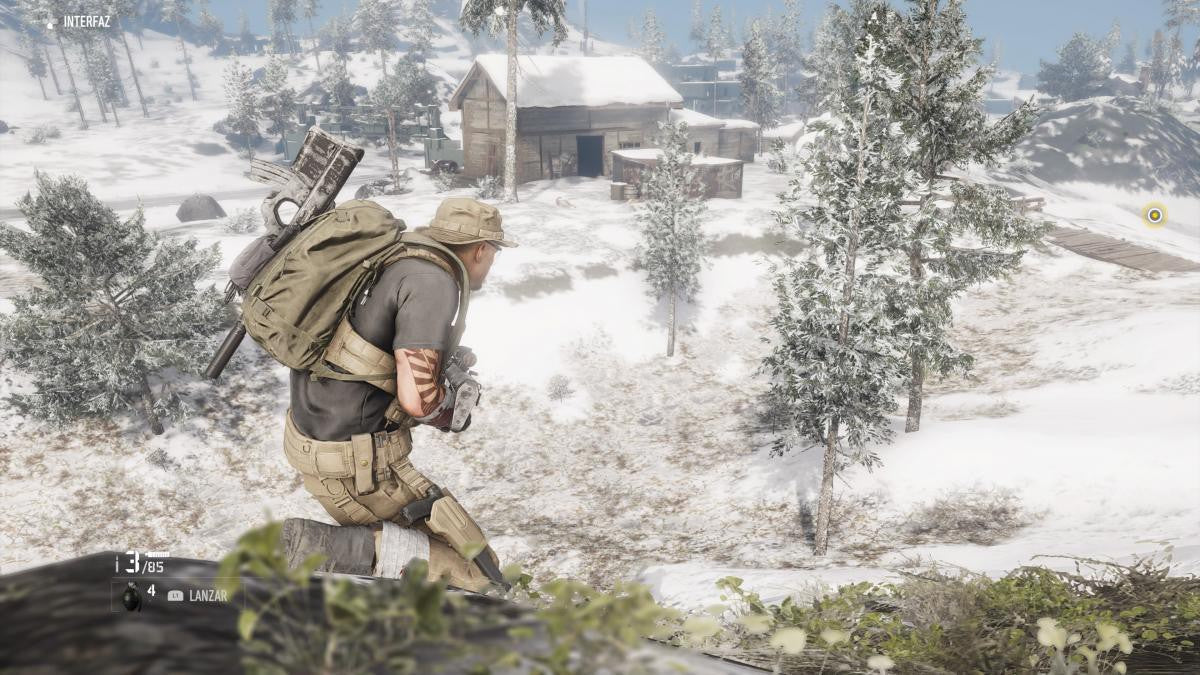The height and width of the screenshot is (675, 1200).
Task: Select the grenade item icon
Action: pyautogui.click(x=126, y=593)
